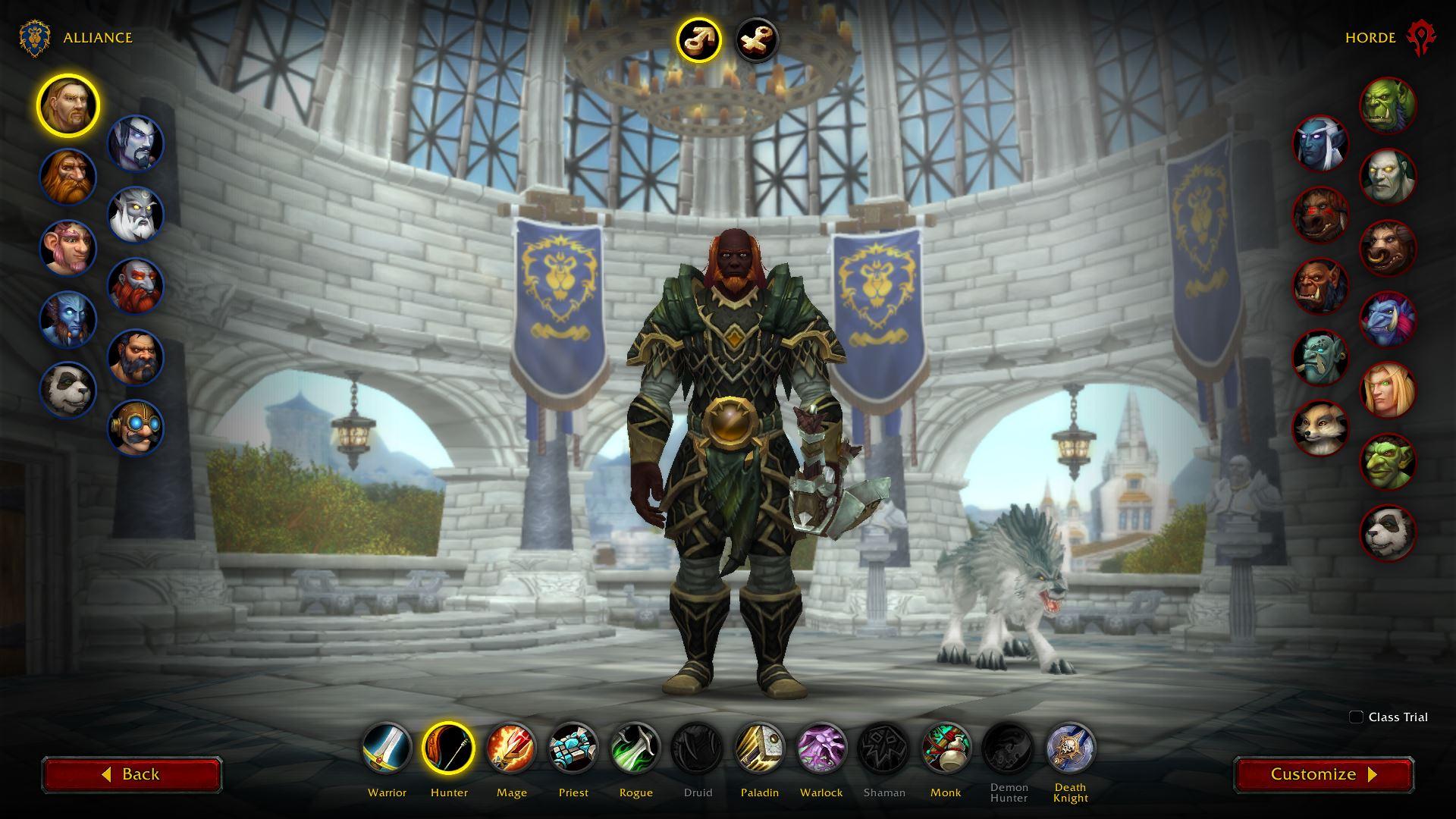
Task: Select the Goblin race portrait
Action: [1388, 461]
